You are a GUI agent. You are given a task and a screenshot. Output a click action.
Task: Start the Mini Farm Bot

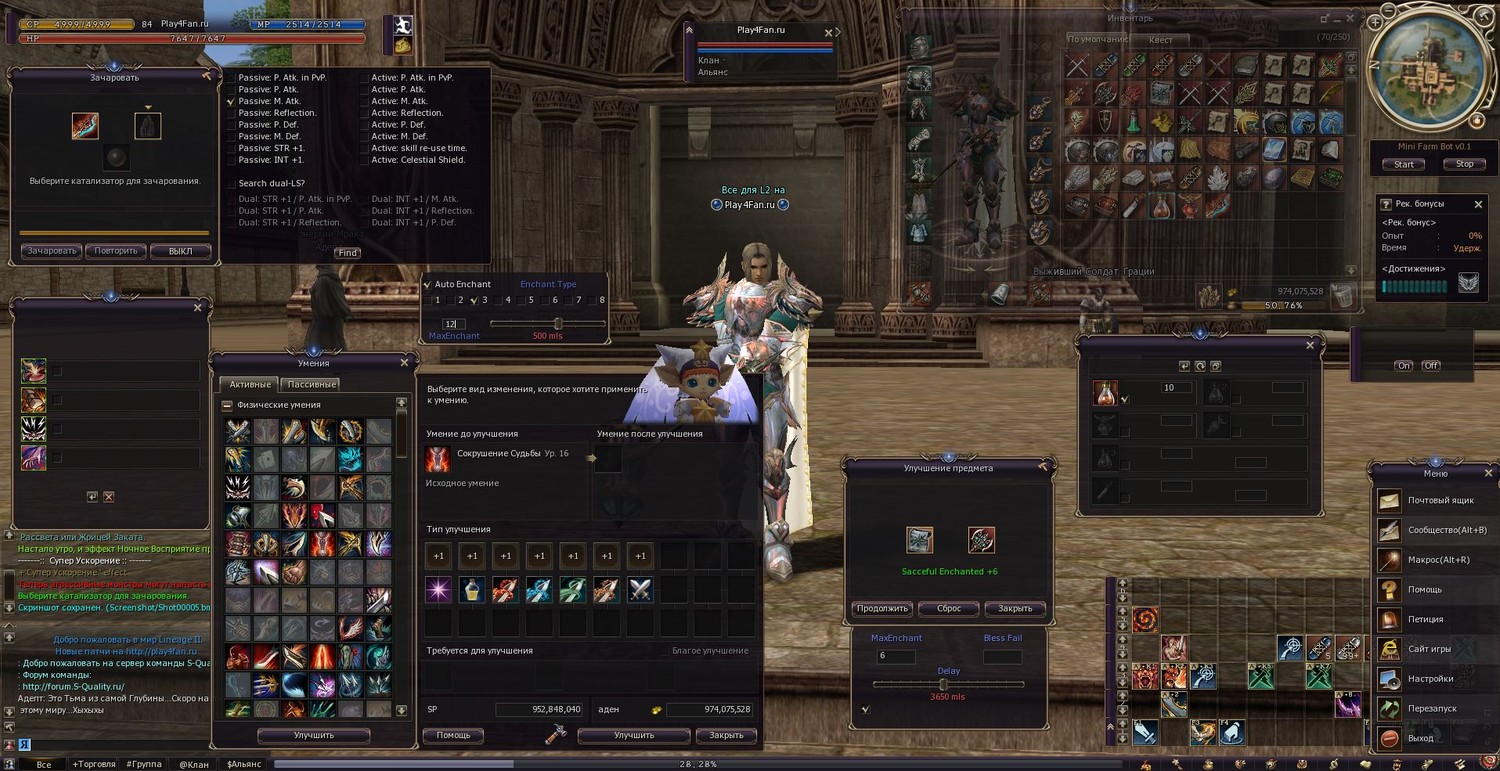pyautogui.click(x=1404, y=164)
